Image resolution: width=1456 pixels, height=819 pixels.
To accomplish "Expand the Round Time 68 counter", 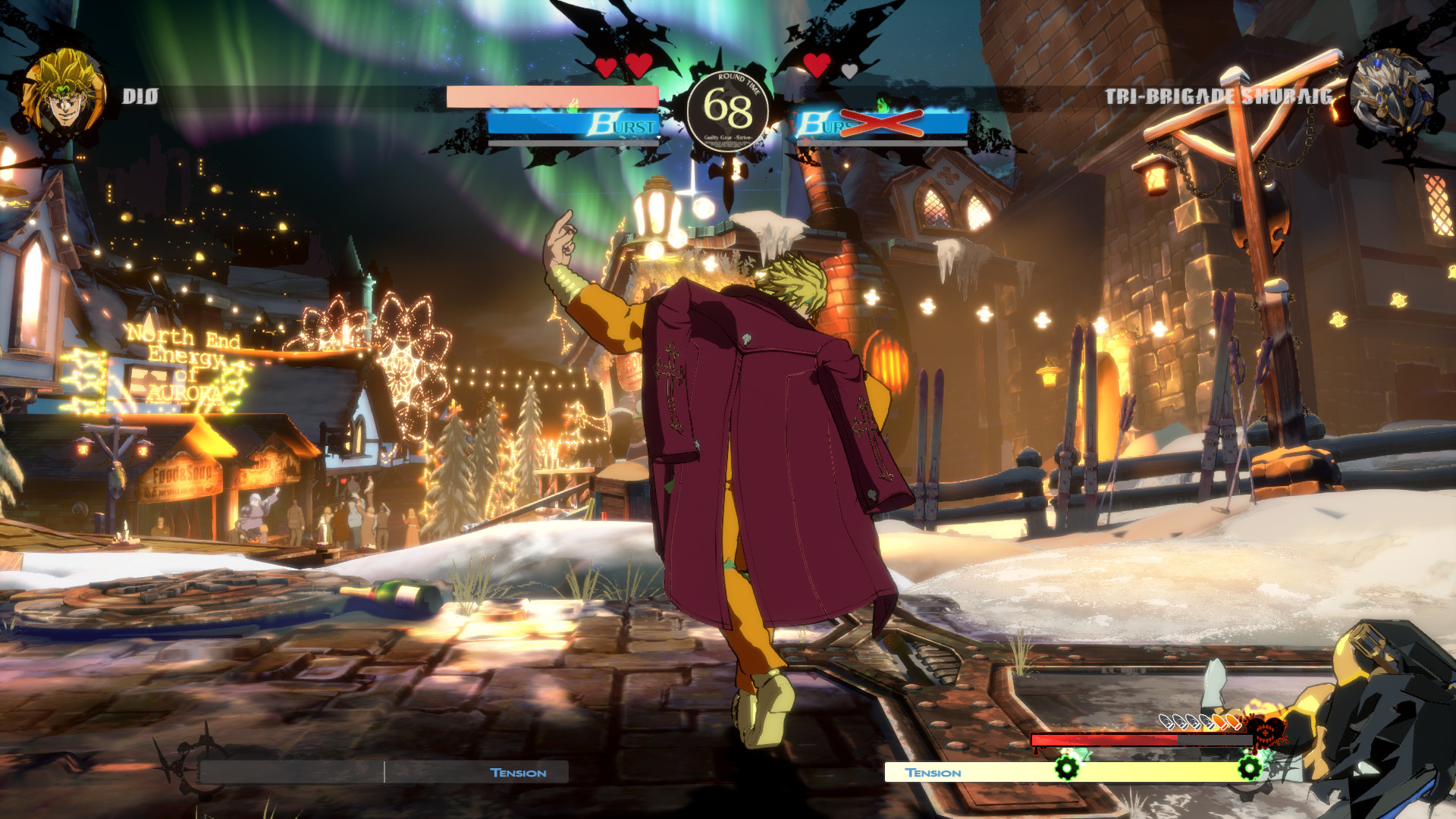I will [730, 110].
